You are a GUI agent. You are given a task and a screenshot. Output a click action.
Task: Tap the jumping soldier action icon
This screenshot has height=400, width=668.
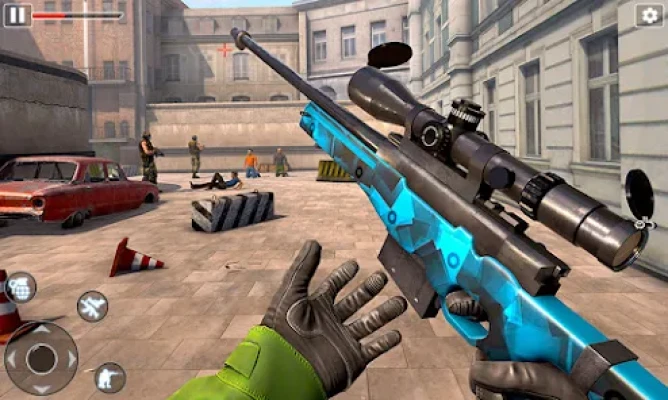(x=92, y=306)
